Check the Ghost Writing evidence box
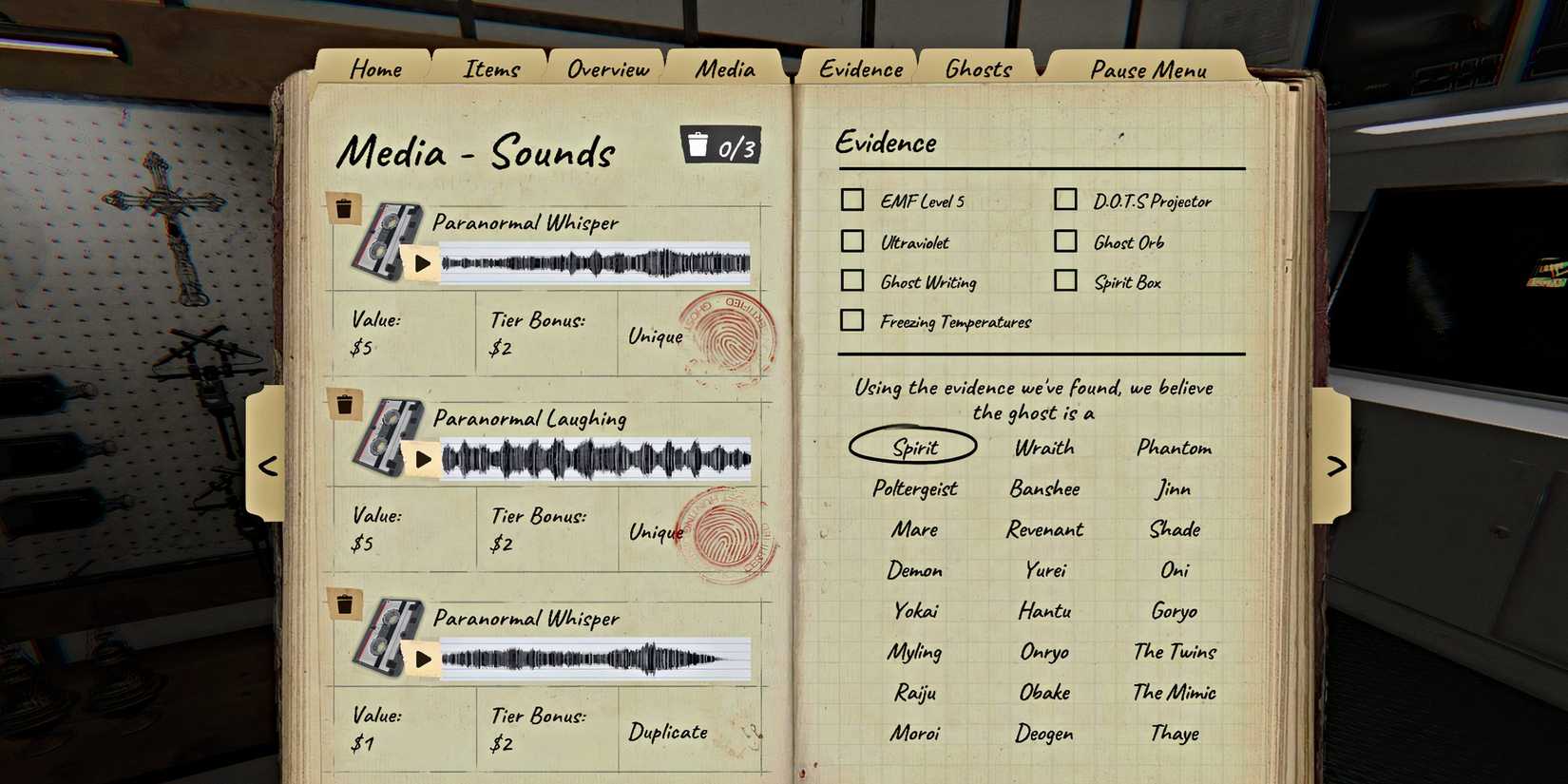The width and height of the screenshot is (1568, 784). [851, 279]
